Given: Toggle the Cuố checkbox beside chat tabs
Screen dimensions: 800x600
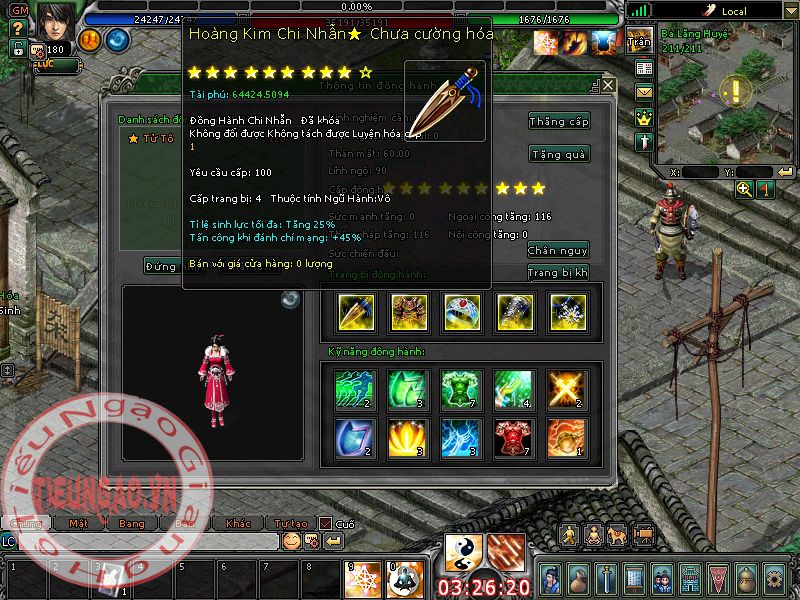Looking at the screenshot, I should pos(325,523).
